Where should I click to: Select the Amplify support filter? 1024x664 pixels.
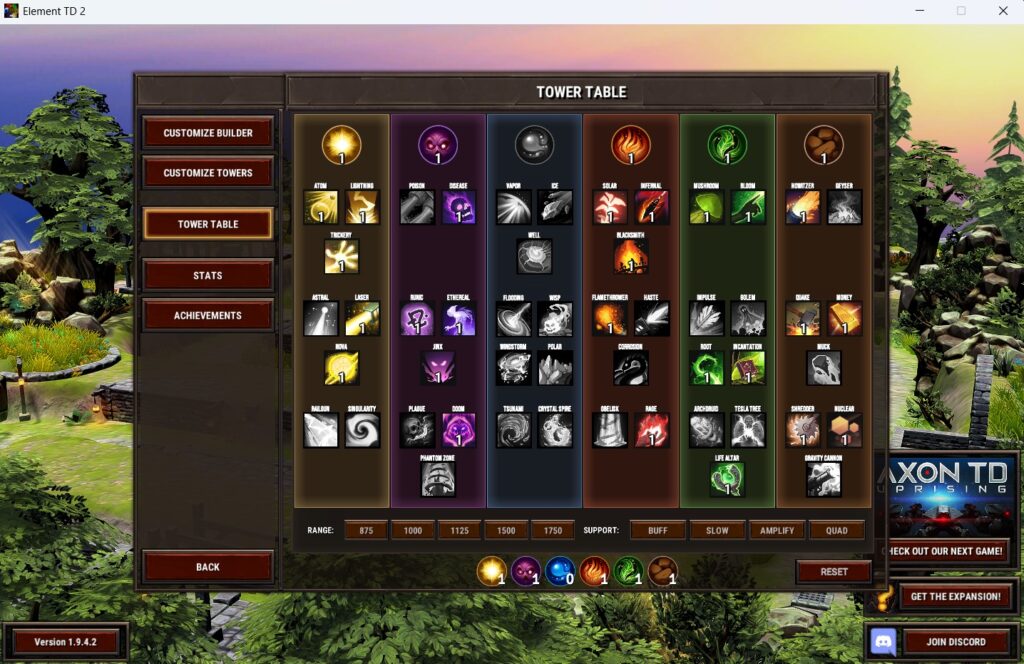[x=777, y=530]
